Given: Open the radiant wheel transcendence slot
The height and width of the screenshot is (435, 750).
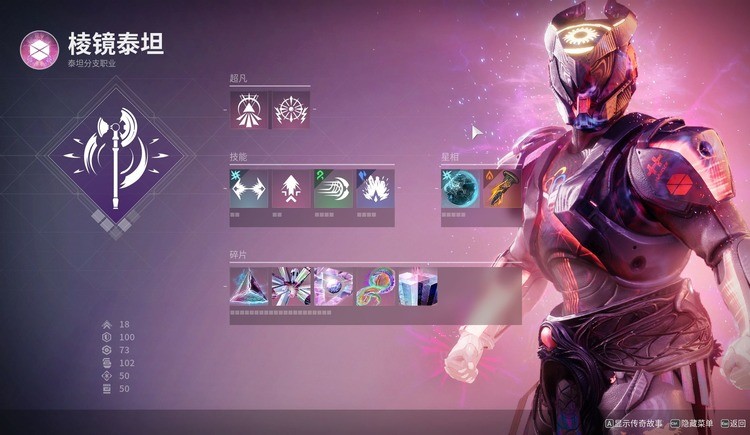Looking at the screenshot, I should pos(291,109).
